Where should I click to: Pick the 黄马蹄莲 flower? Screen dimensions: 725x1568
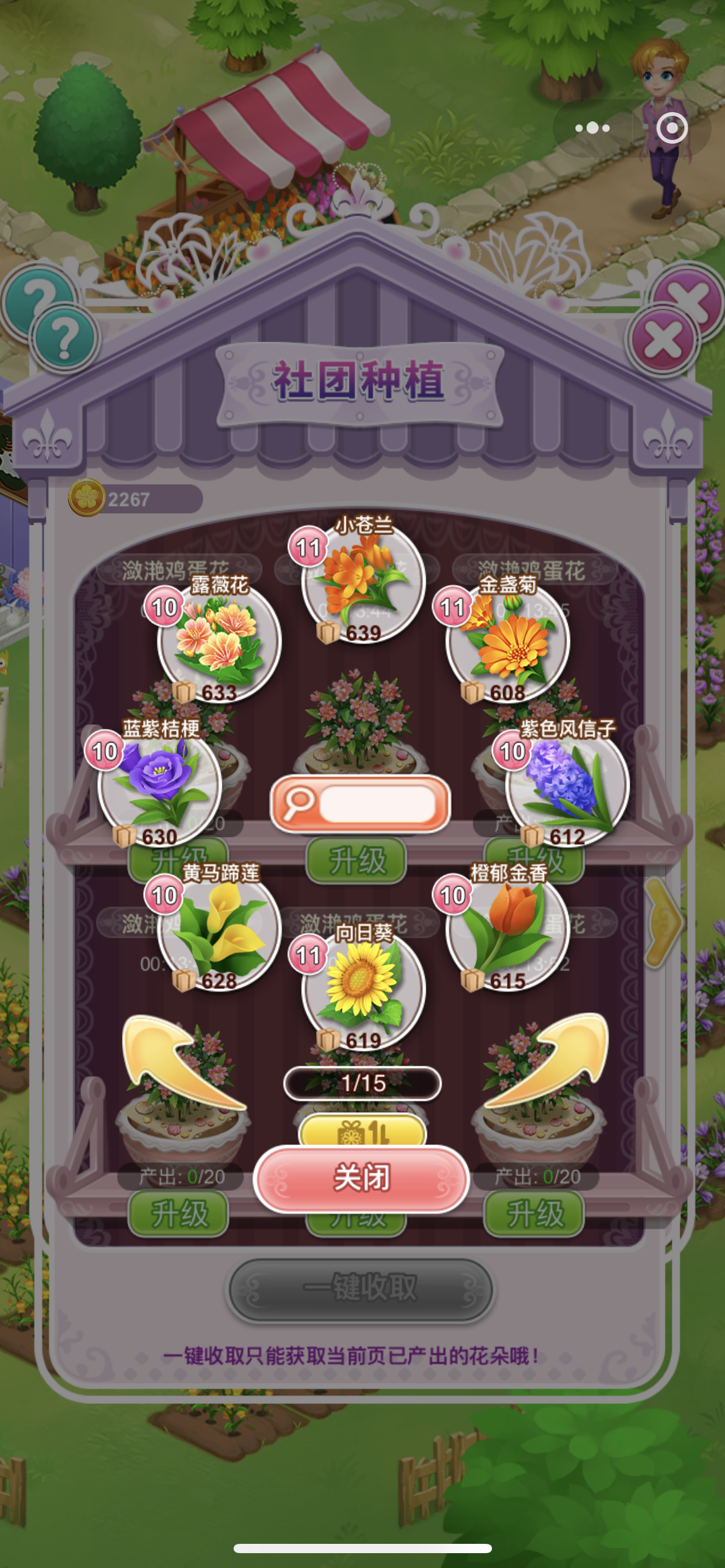[x=219, y=929]
